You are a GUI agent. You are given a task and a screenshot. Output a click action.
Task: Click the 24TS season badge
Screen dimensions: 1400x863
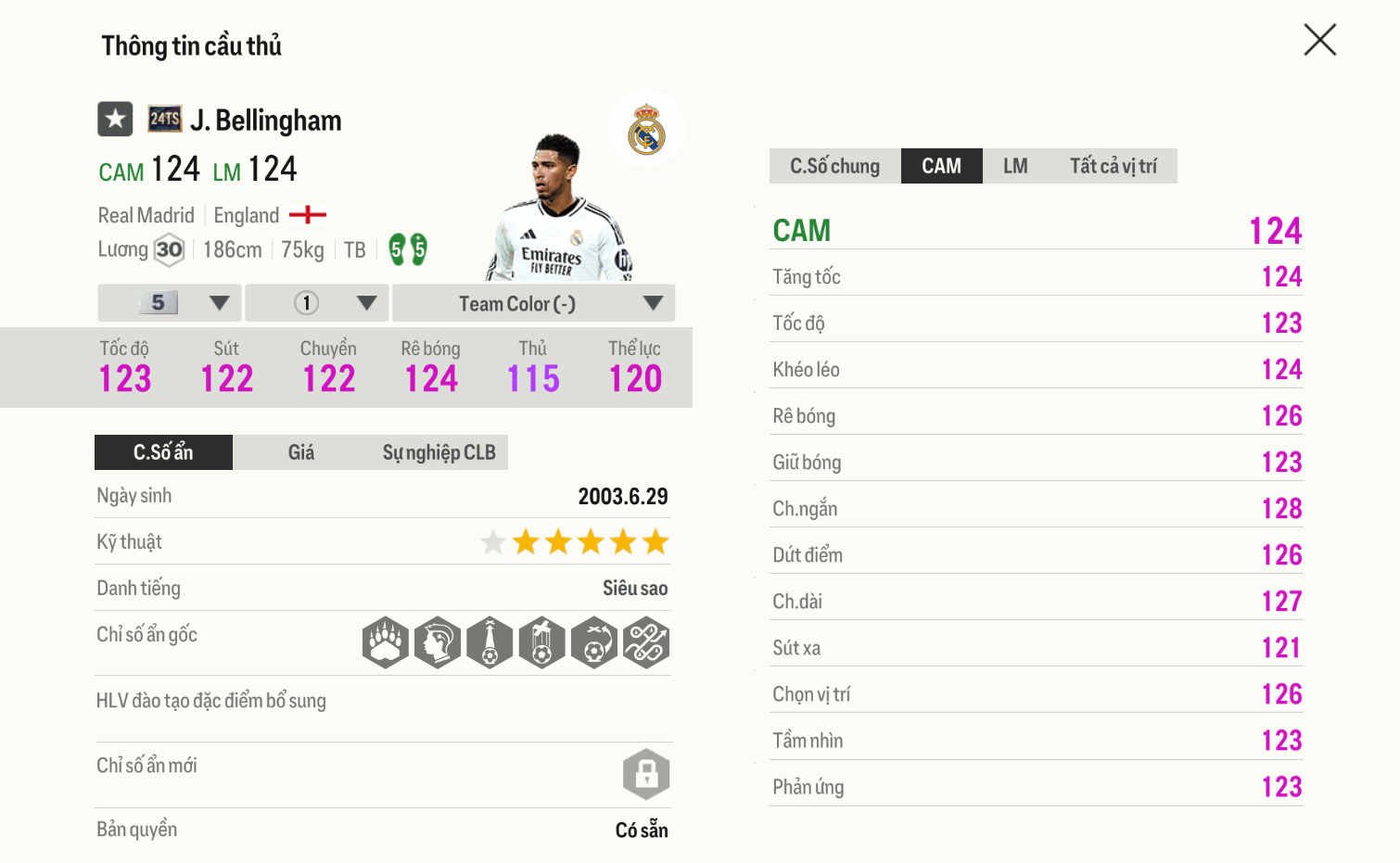click(165, 119)
